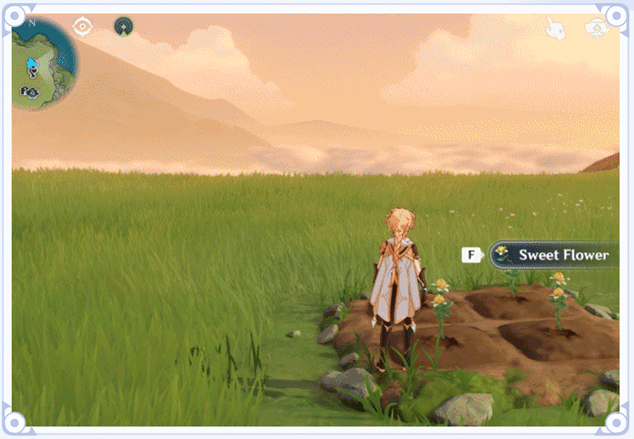Image resolution: width=634 pixels, height=439 pixels.
Task: Open the circular minimap
Action: (x=43, y=63)
